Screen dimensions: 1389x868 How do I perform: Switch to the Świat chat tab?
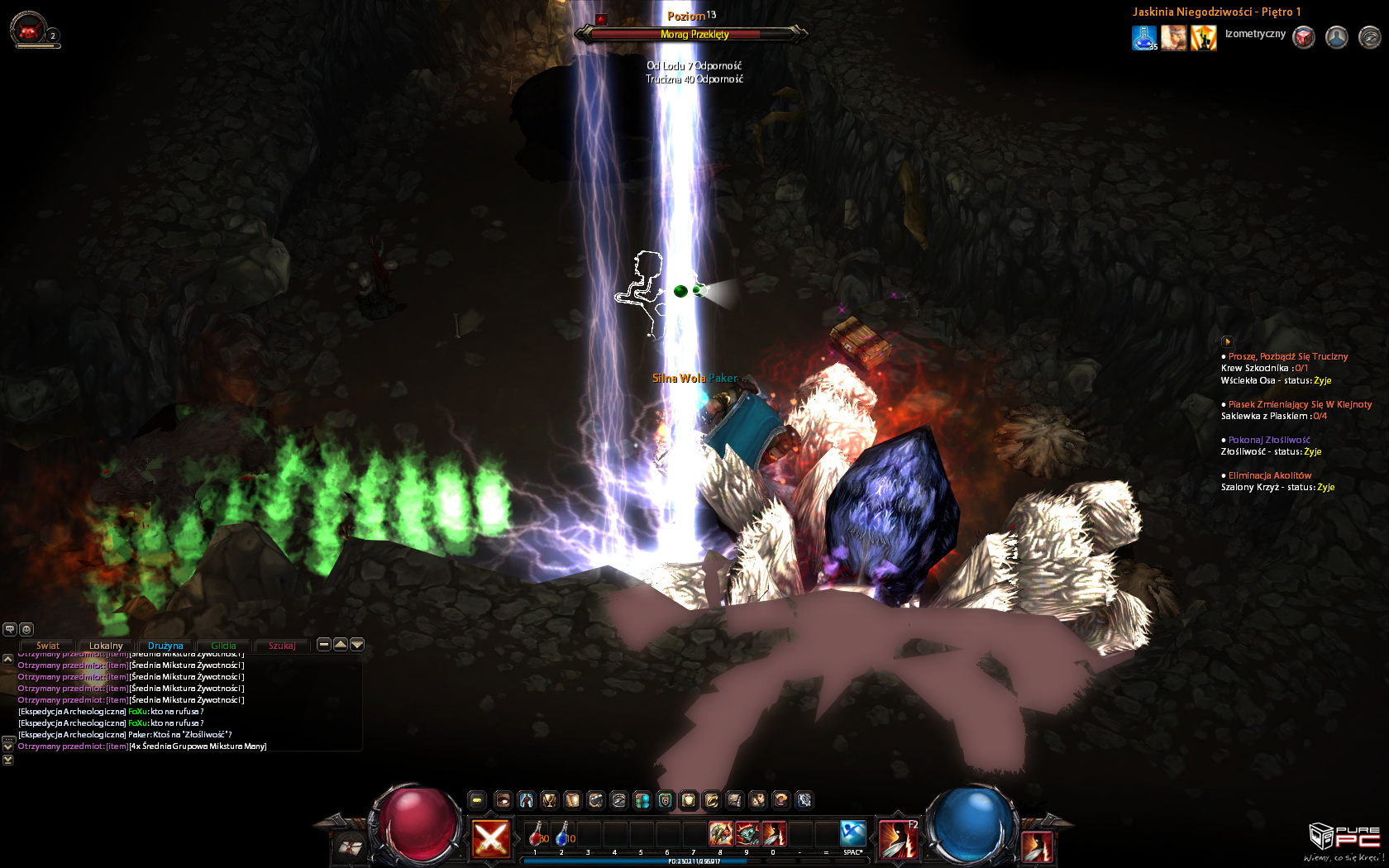(x=47, y=646)
